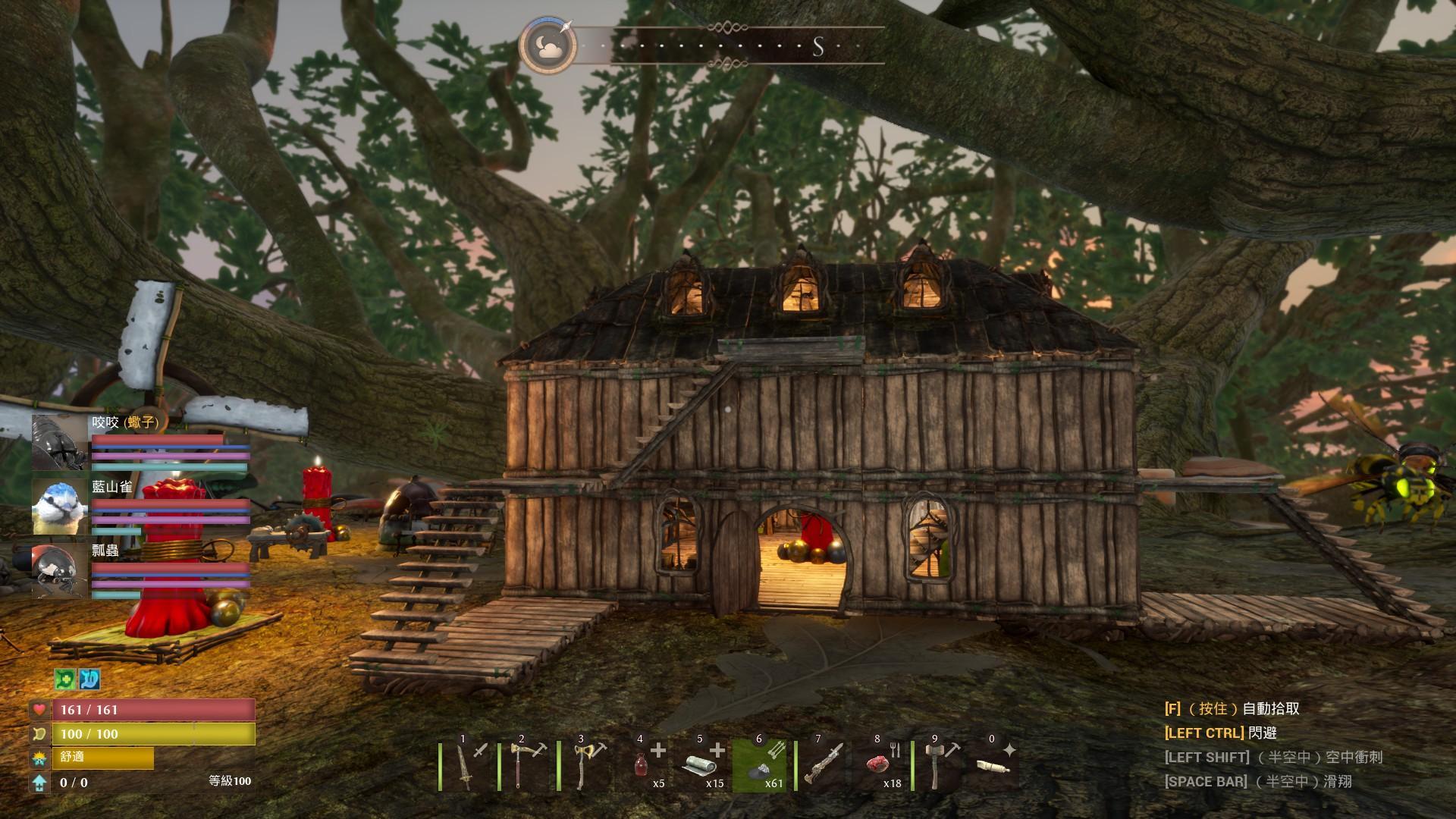The width and height of the screenshot is (1456, 819).
Task: Select the blue tit companion portrait
Action: pos(60,507)
